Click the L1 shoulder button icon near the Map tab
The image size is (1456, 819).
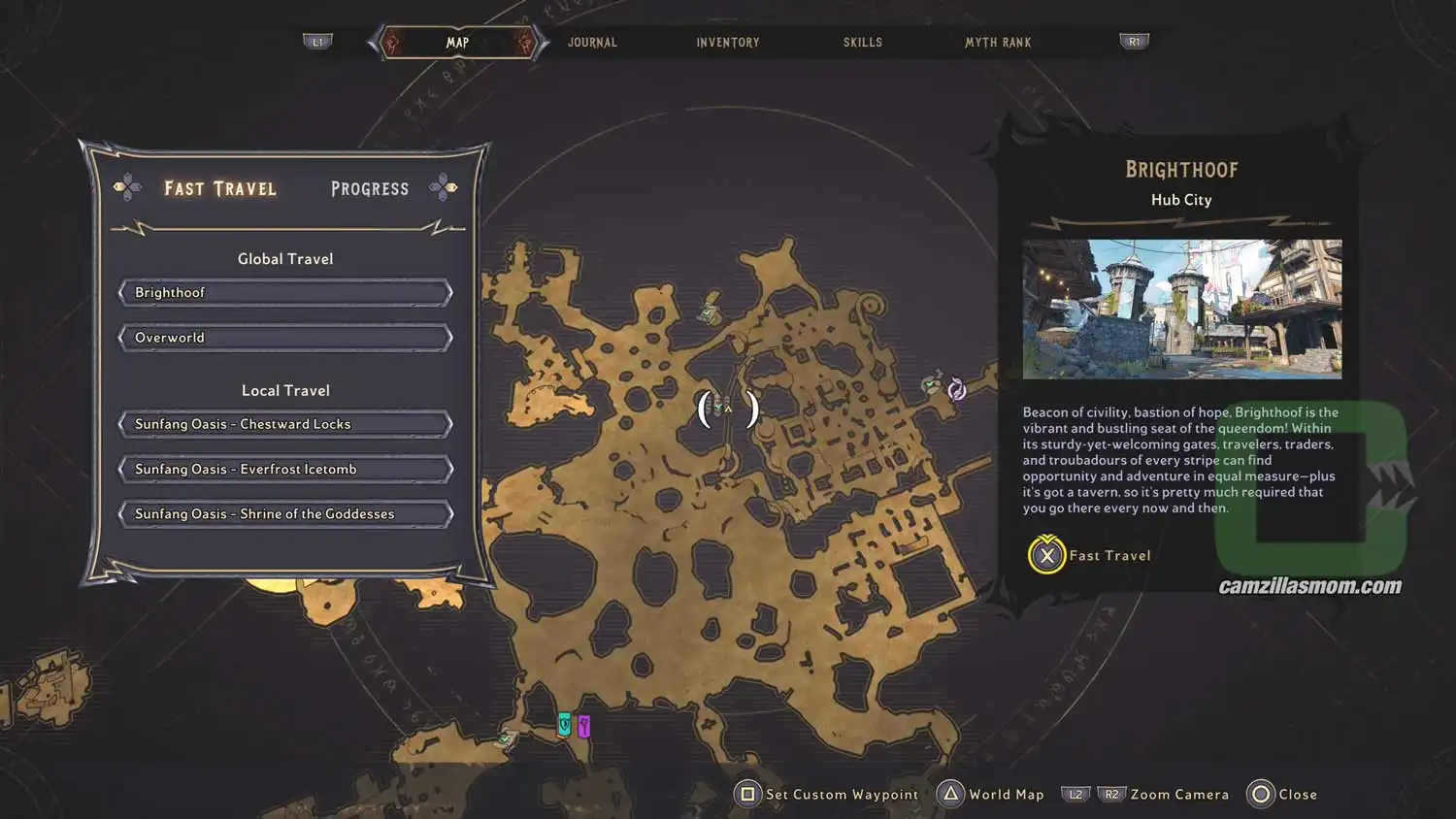coord(317,41)
